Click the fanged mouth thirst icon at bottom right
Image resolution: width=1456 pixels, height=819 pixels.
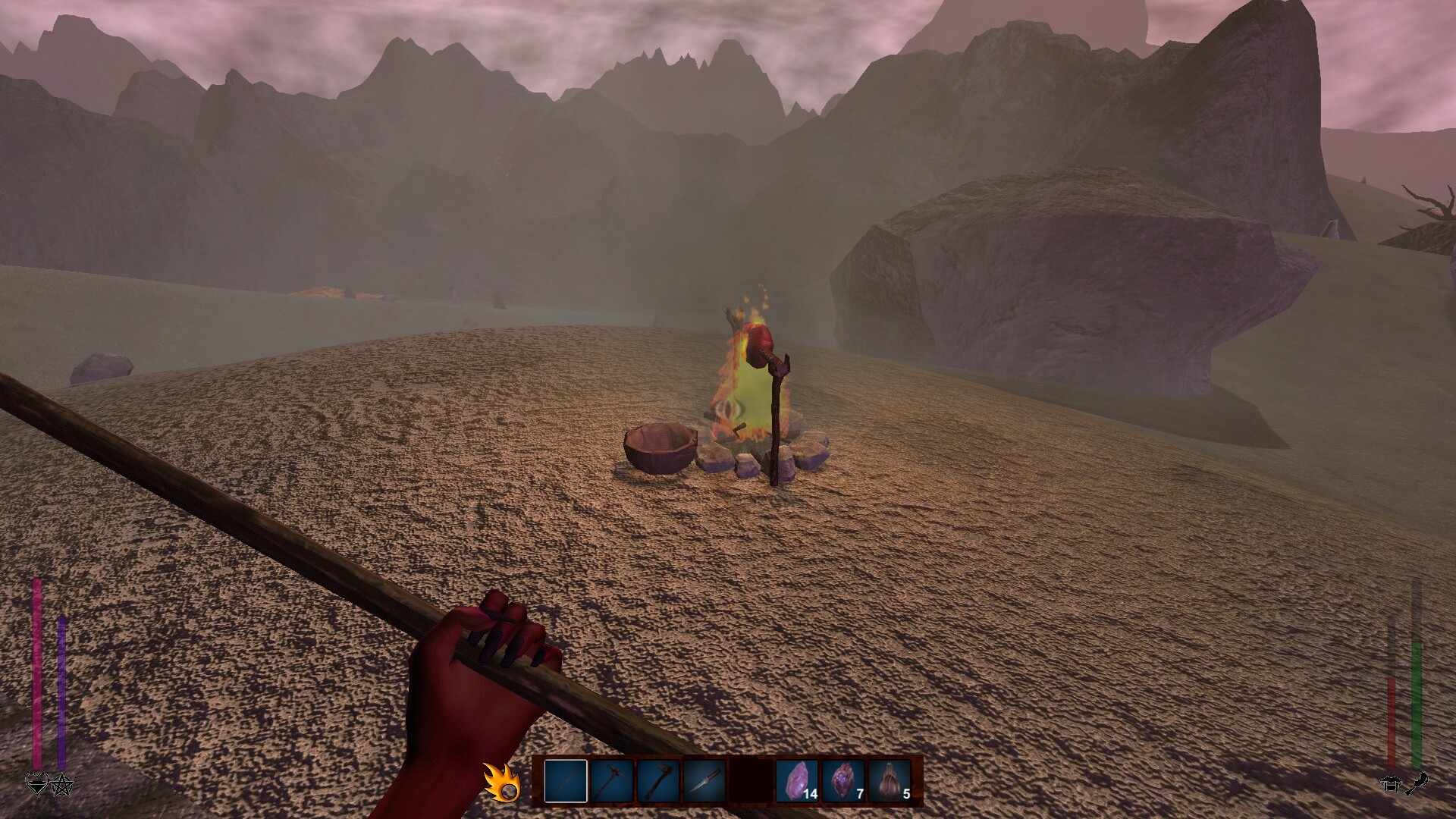pyautogui.click(x=1390, y=785)
